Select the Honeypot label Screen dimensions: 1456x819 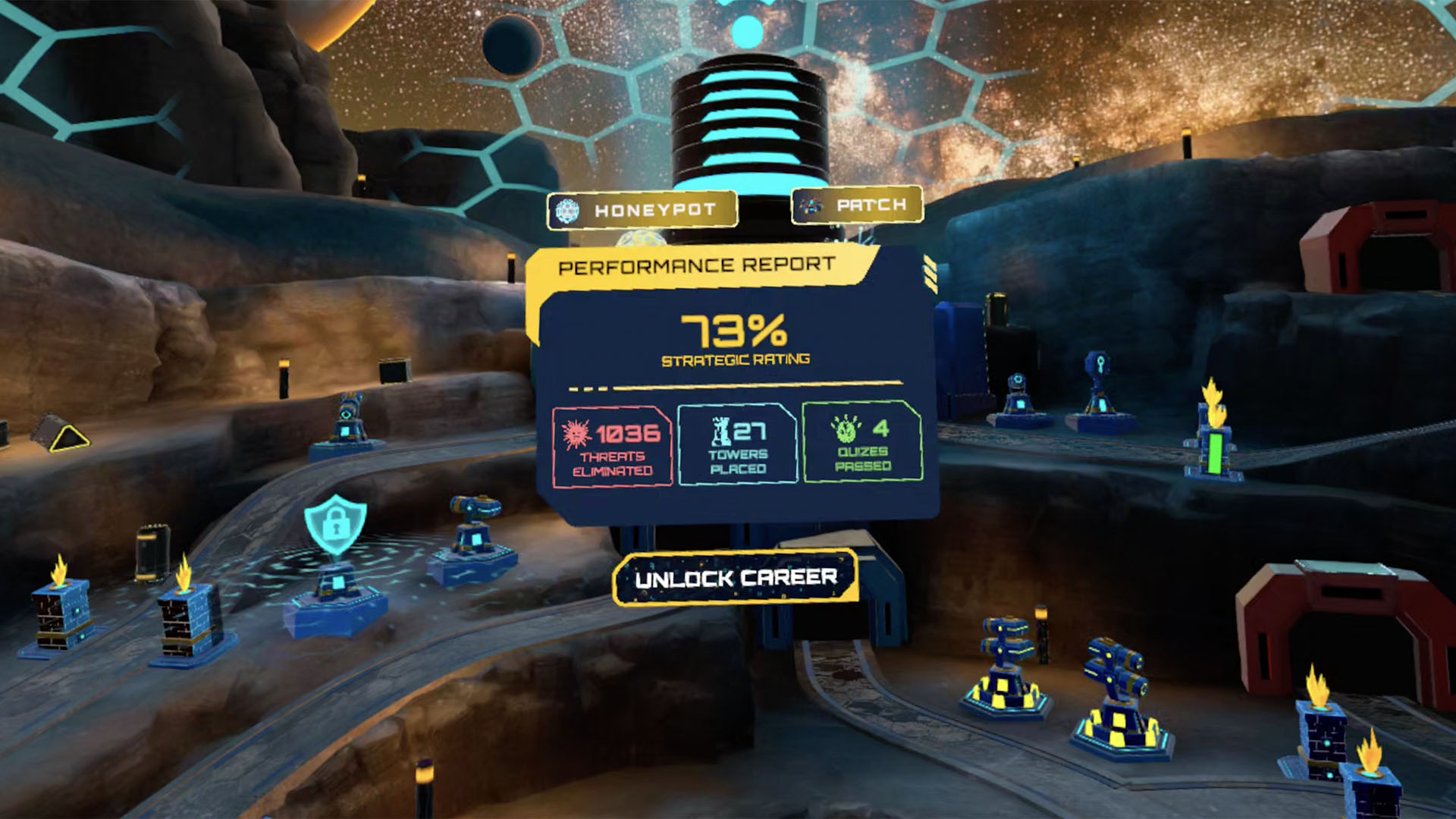click(642, 210)
